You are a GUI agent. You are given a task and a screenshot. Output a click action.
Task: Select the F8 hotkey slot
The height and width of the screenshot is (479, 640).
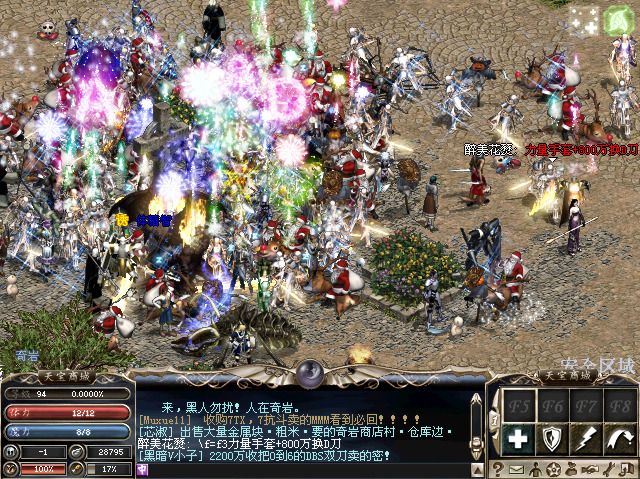619,404
